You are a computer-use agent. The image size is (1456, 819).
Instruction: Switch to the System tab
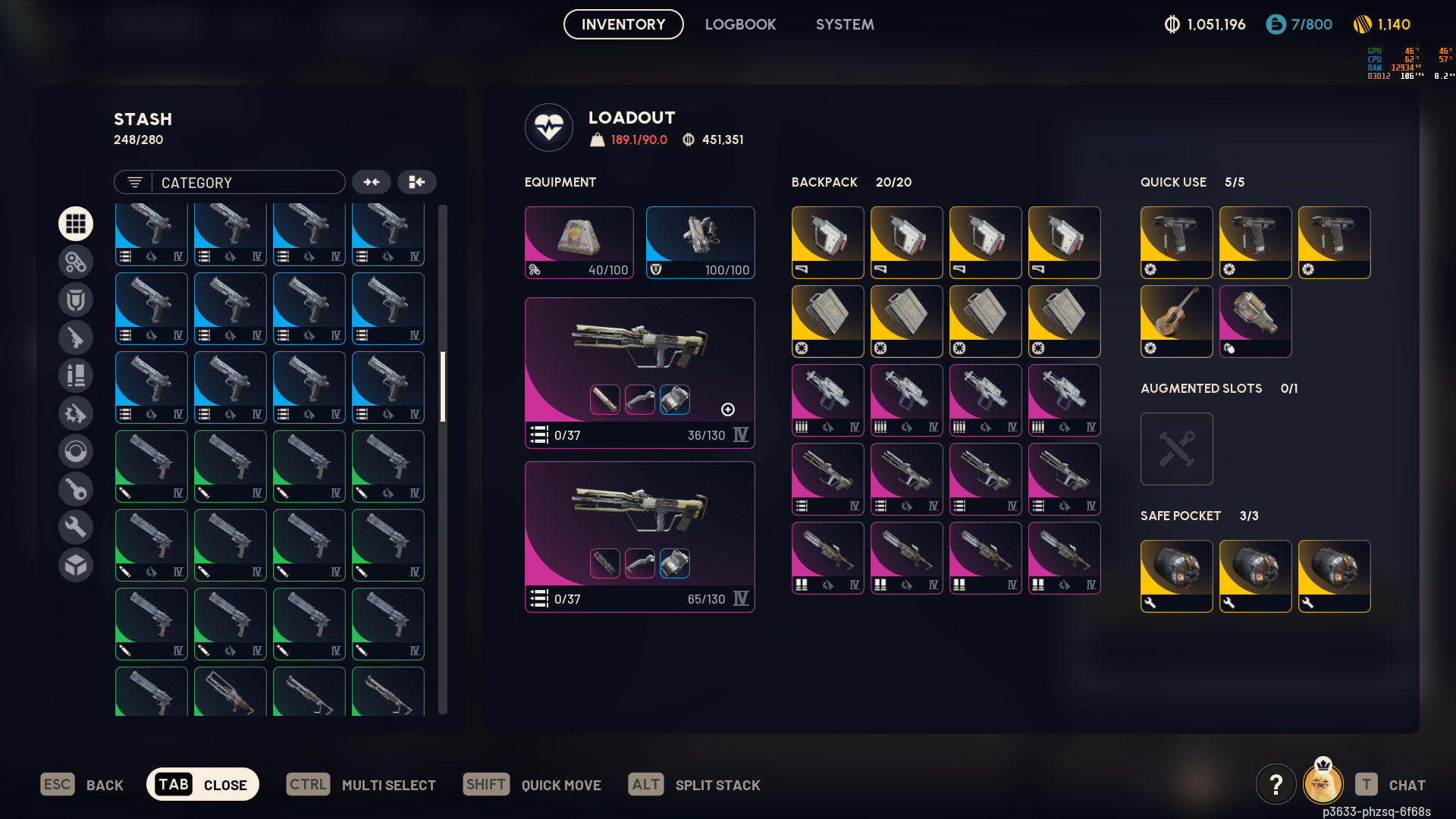coord(844,24)
